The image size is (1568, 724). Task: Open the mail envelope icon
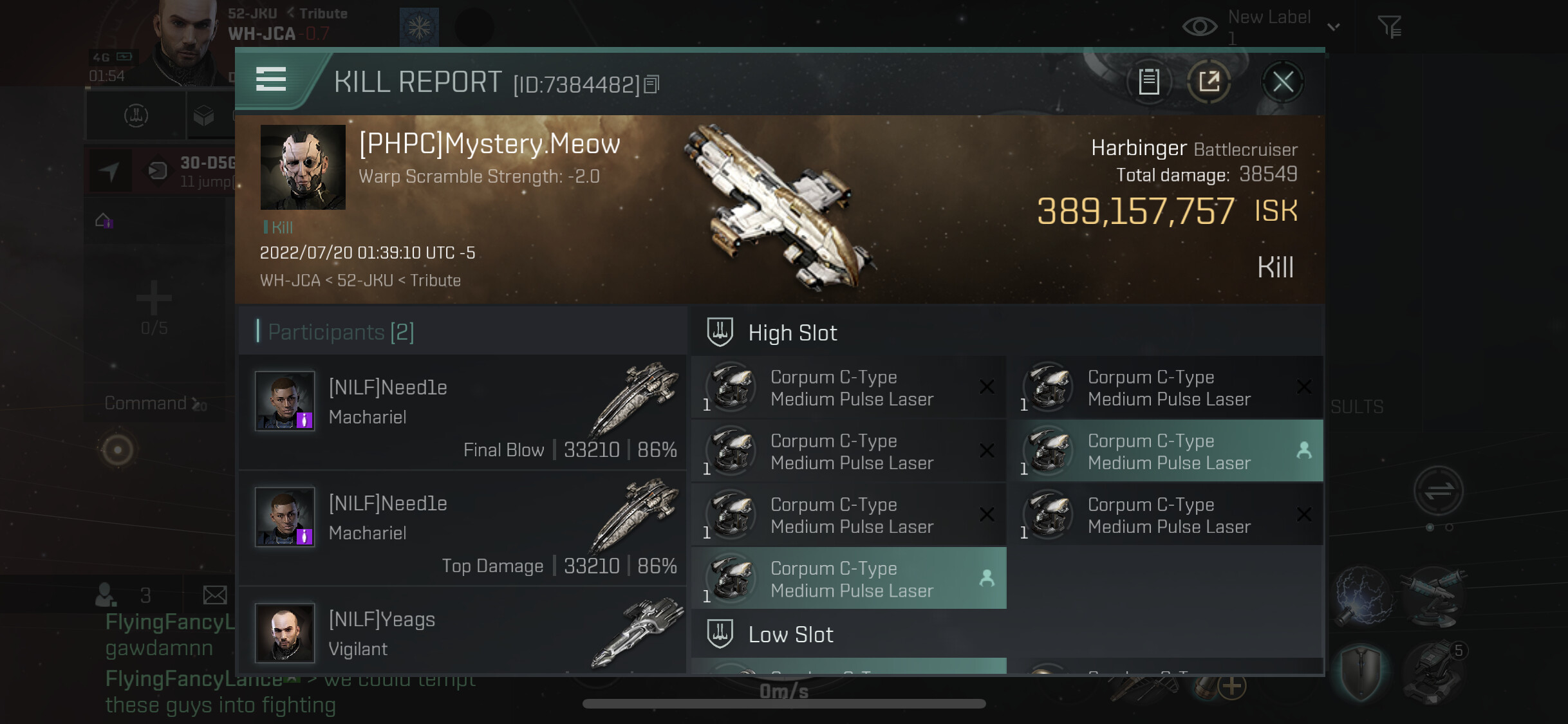point(215,595)
